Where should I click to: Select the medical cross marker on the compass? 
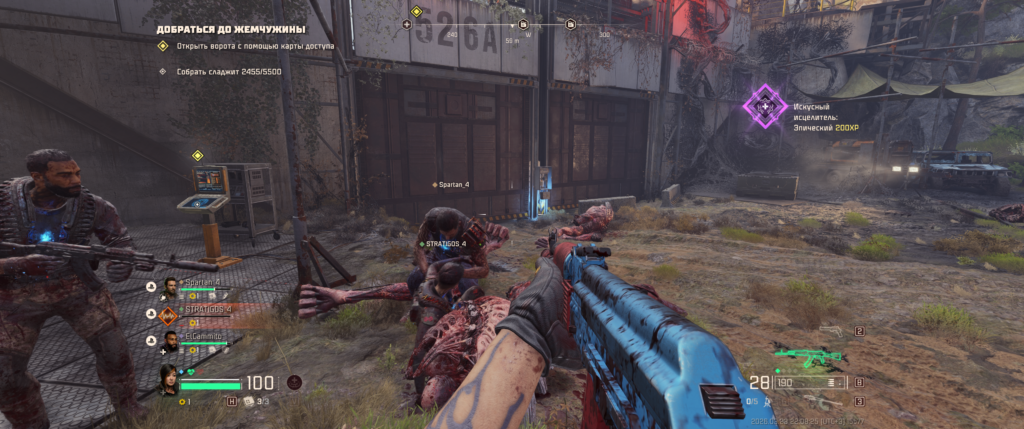[x=409, y=24]
